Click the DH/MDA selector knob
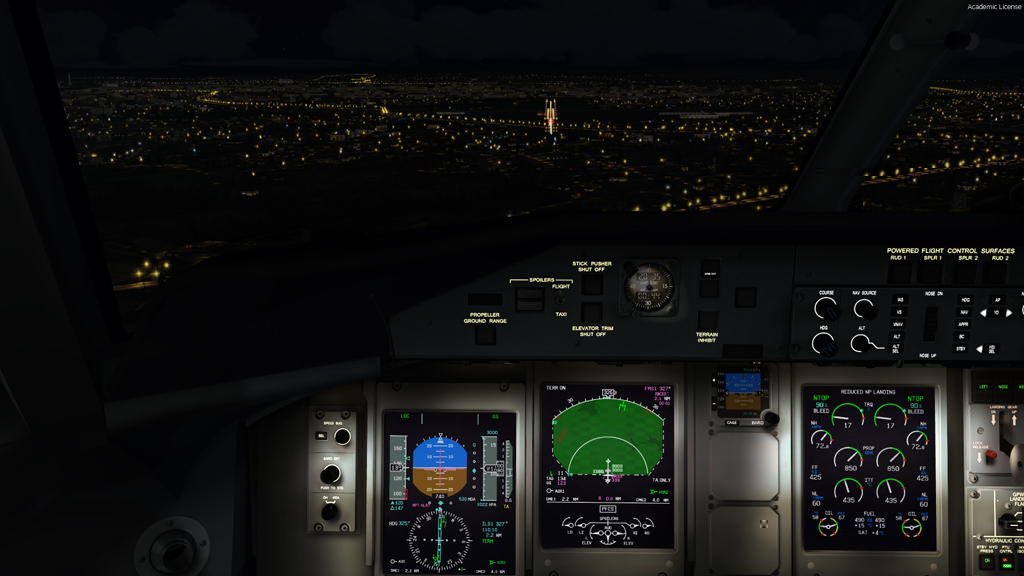Screen dimensions: 1024x576 click(330, 511)
